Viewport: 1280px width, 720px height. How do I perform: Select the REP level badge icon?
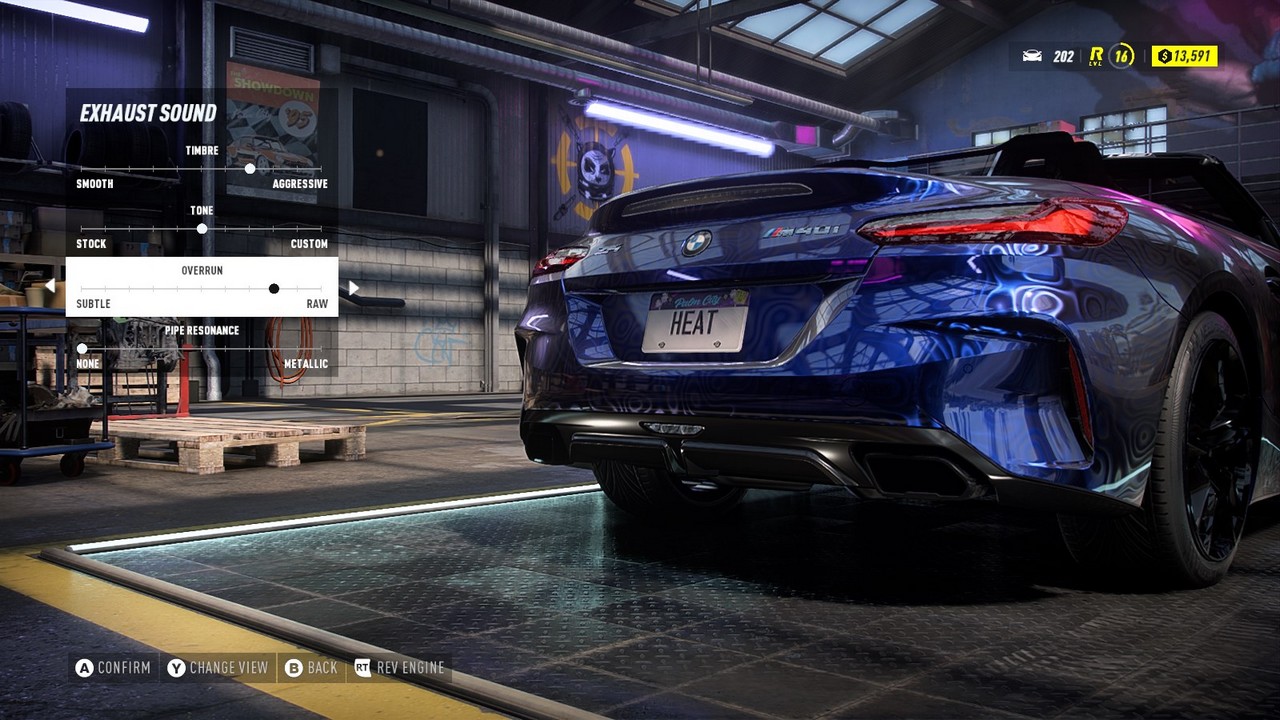(1096, 56)
